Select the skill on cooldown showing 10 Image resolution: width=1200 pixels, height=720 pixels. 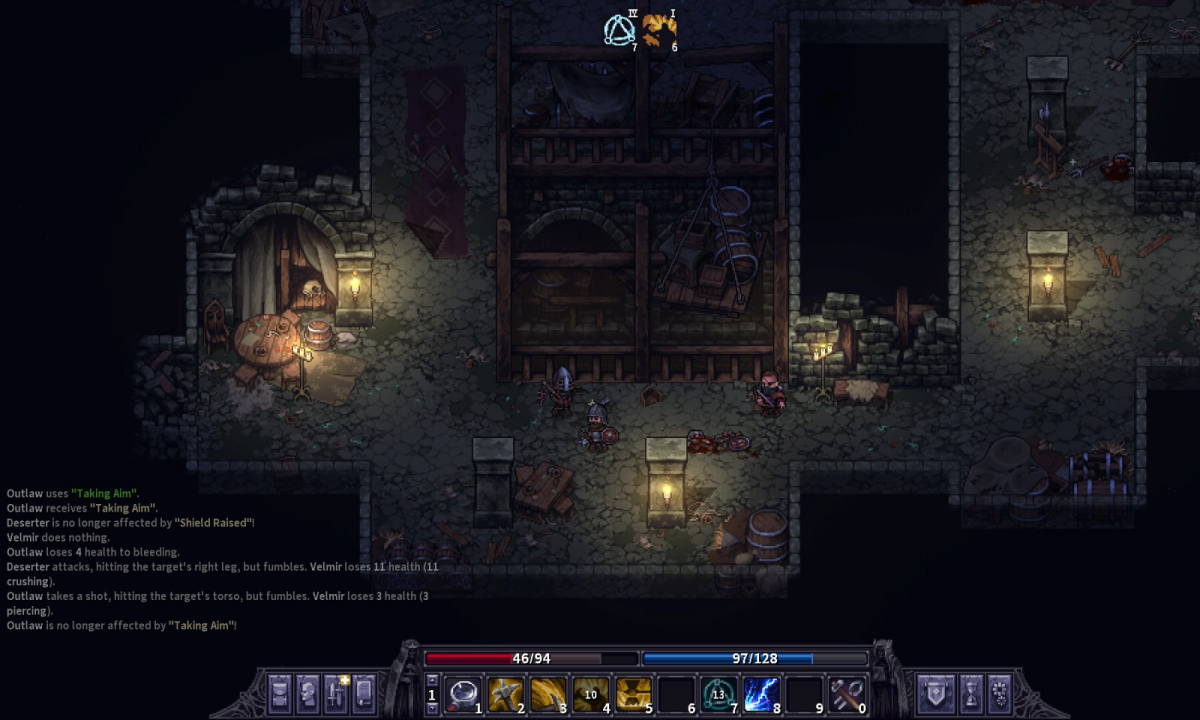point(590,693)
